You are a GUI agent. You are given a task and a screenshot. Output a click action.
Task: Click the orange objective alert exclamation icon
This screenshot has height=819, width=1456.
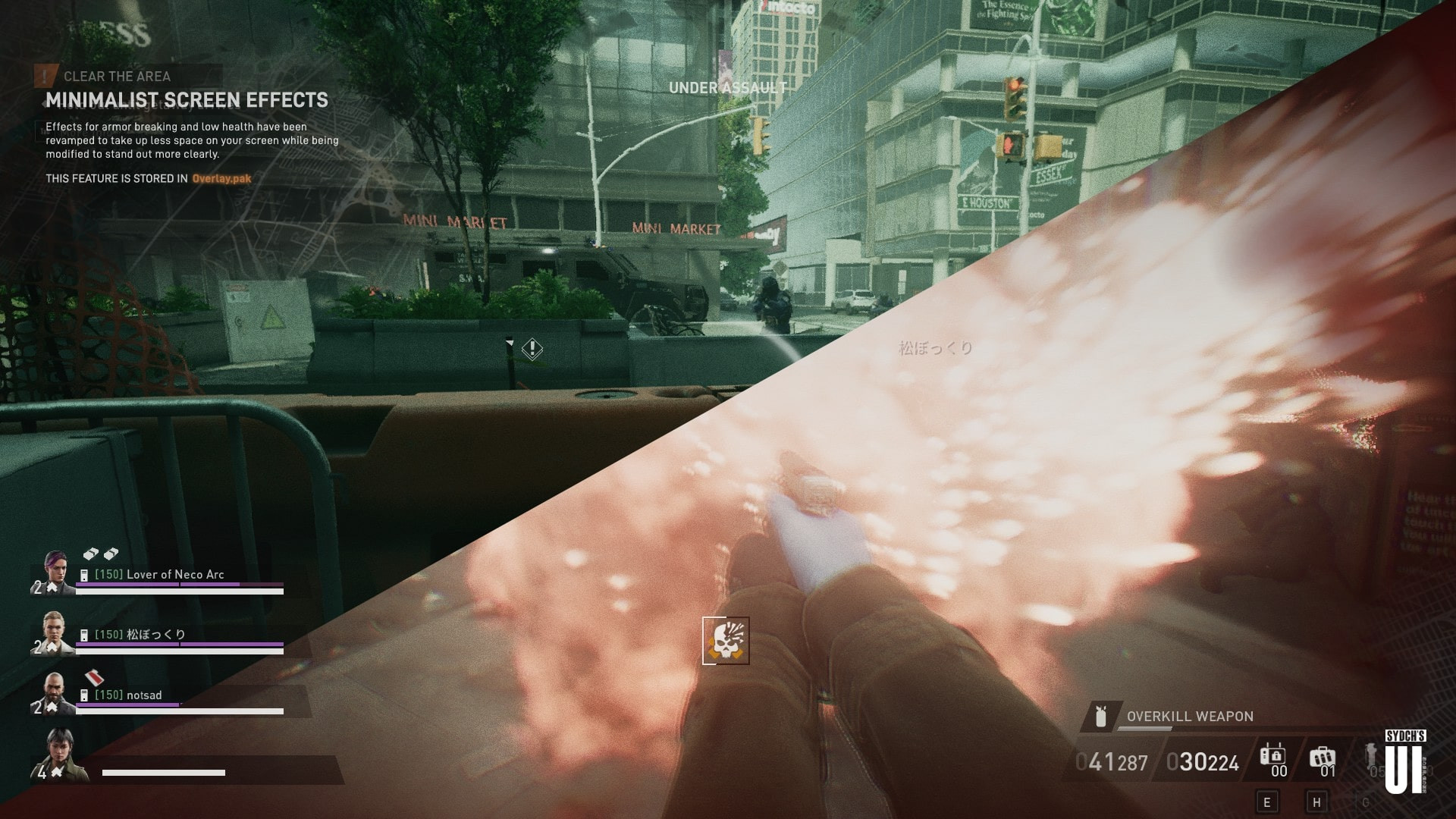click(45, 76)
